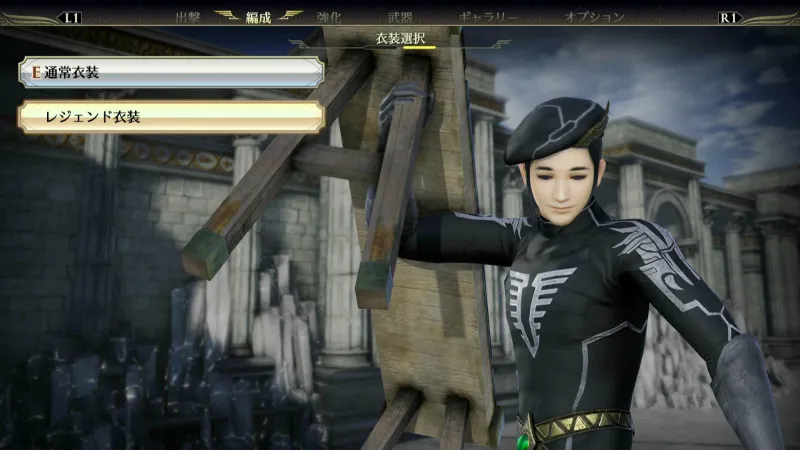
Task: Switch to the オプション tab
Action: [x=594, y=17]
